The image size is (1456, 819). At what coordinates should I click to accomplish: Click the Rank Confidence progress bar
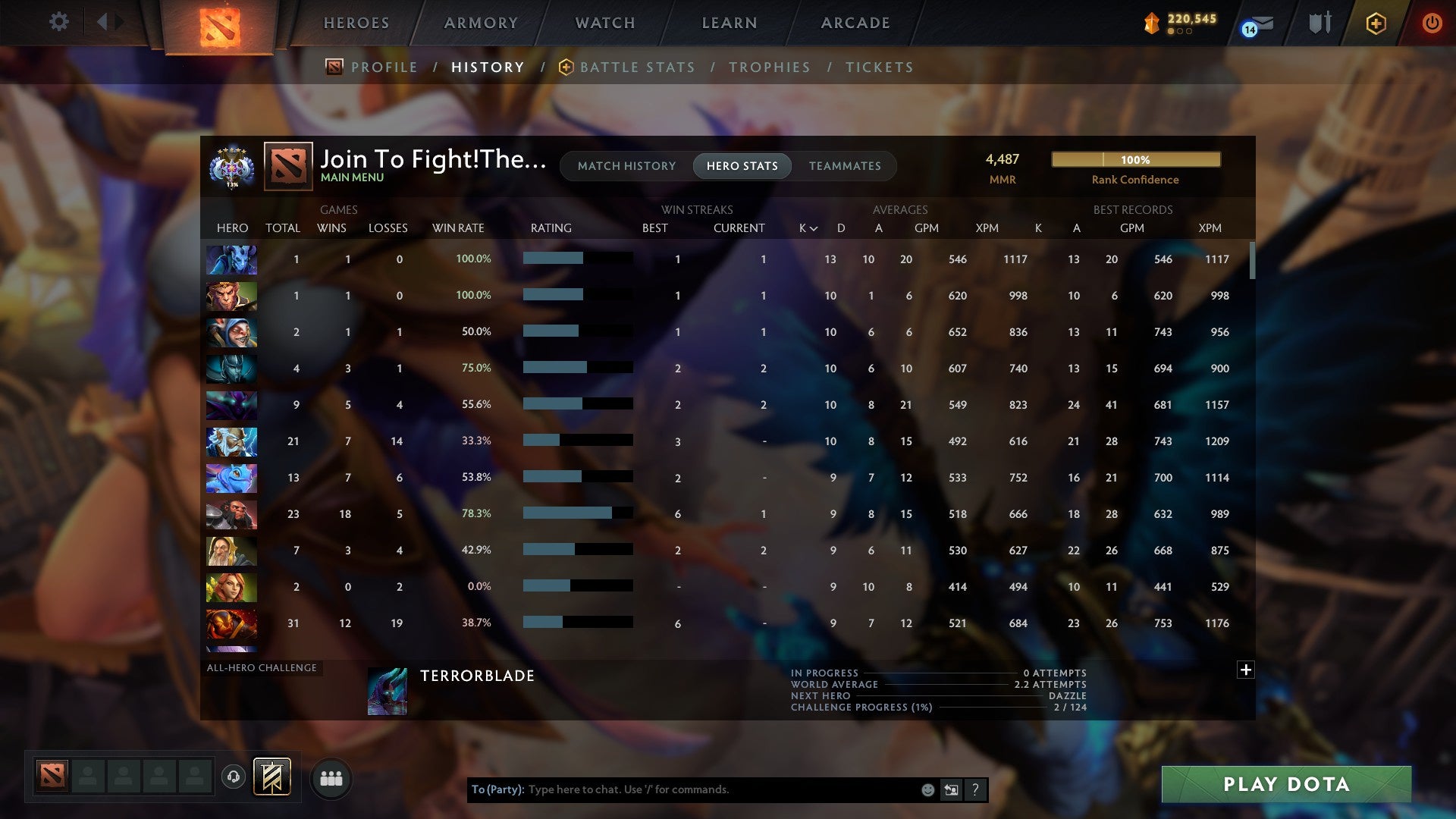(1135, 160)
